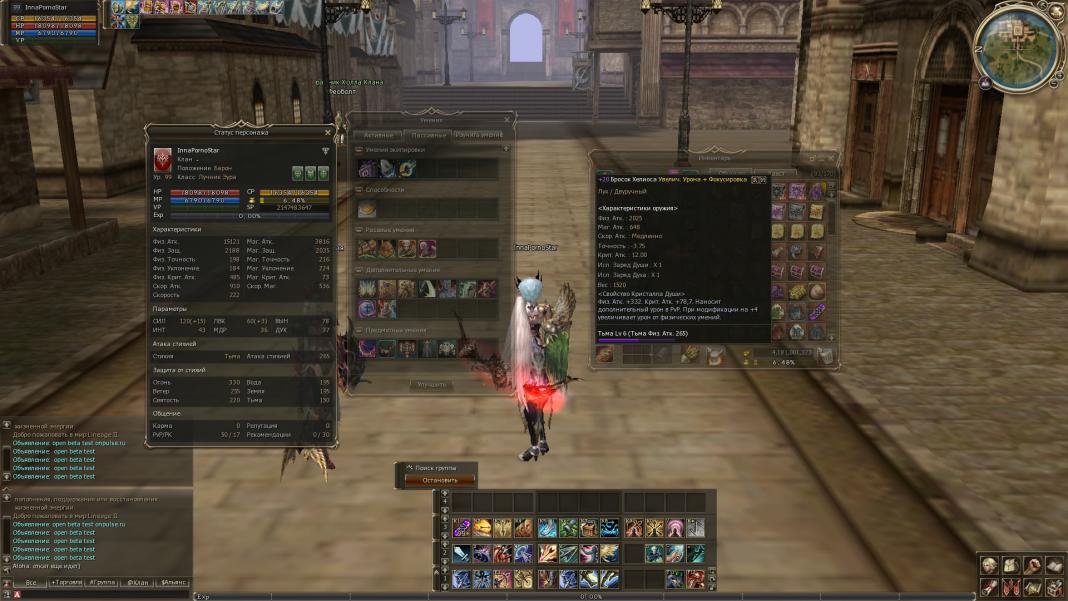Switch to the Пассивные skills tab
Viewport: 1068px width, 601px height.
tap(427, 134)
